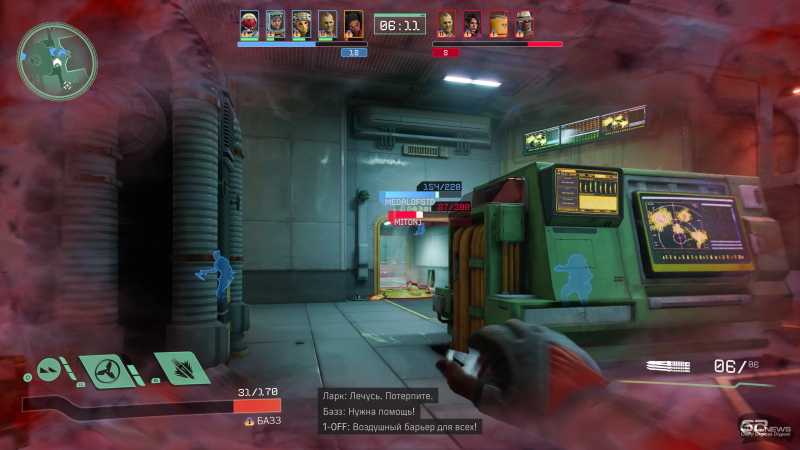Click the knife weapon icon
800x450 pixels.
(x=669, y=367)
